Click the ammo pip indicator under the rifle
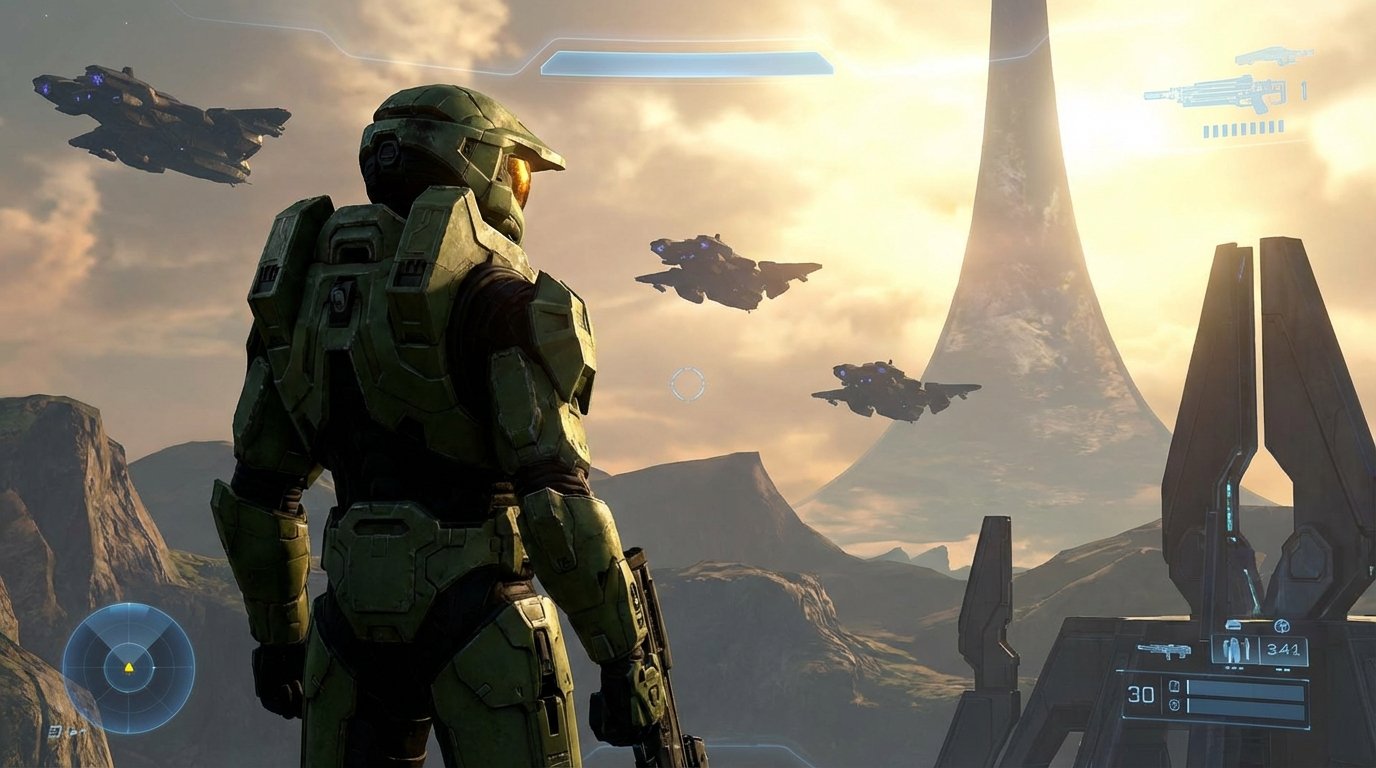 pos(1243,130)
